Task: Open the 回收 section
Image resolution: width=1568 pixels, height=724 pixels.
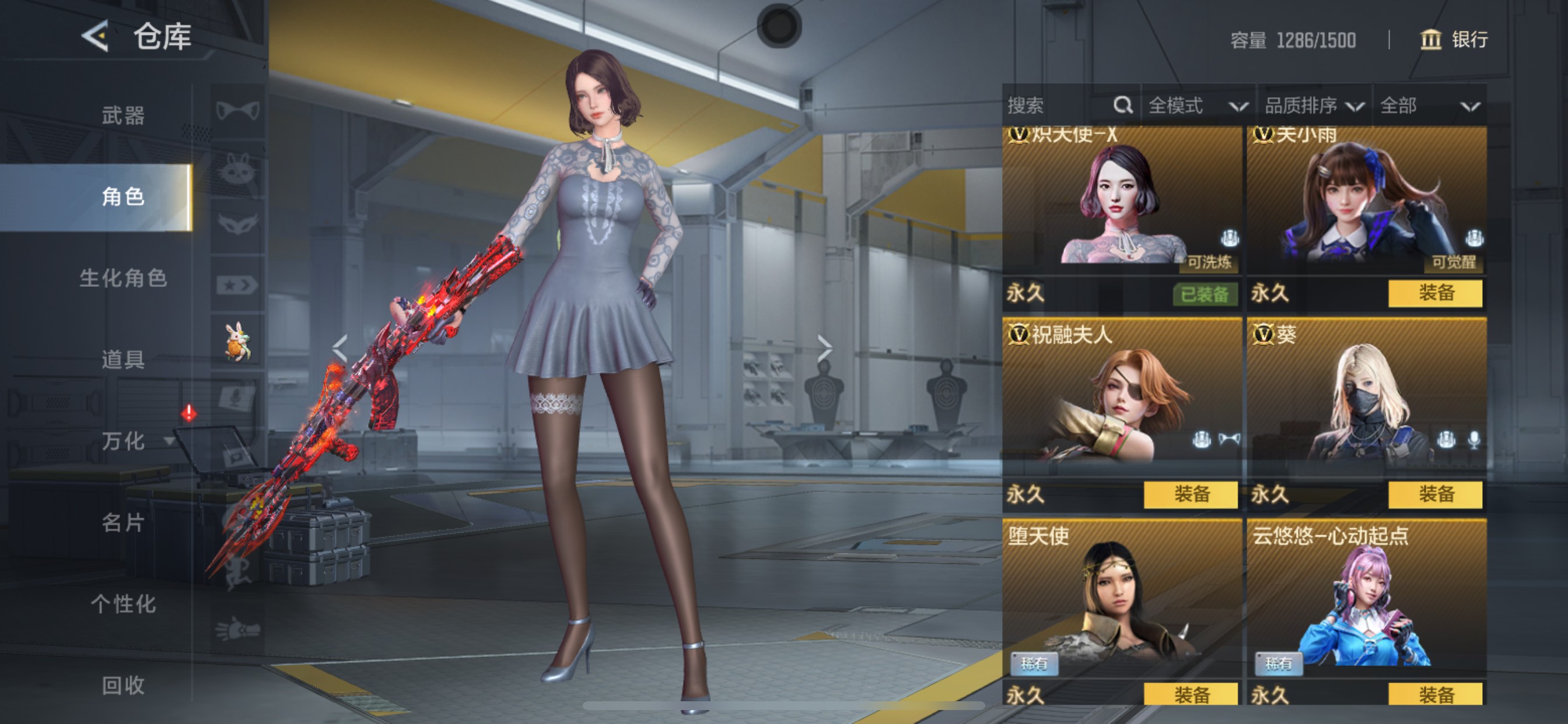Action: click(x=123, y=686)
